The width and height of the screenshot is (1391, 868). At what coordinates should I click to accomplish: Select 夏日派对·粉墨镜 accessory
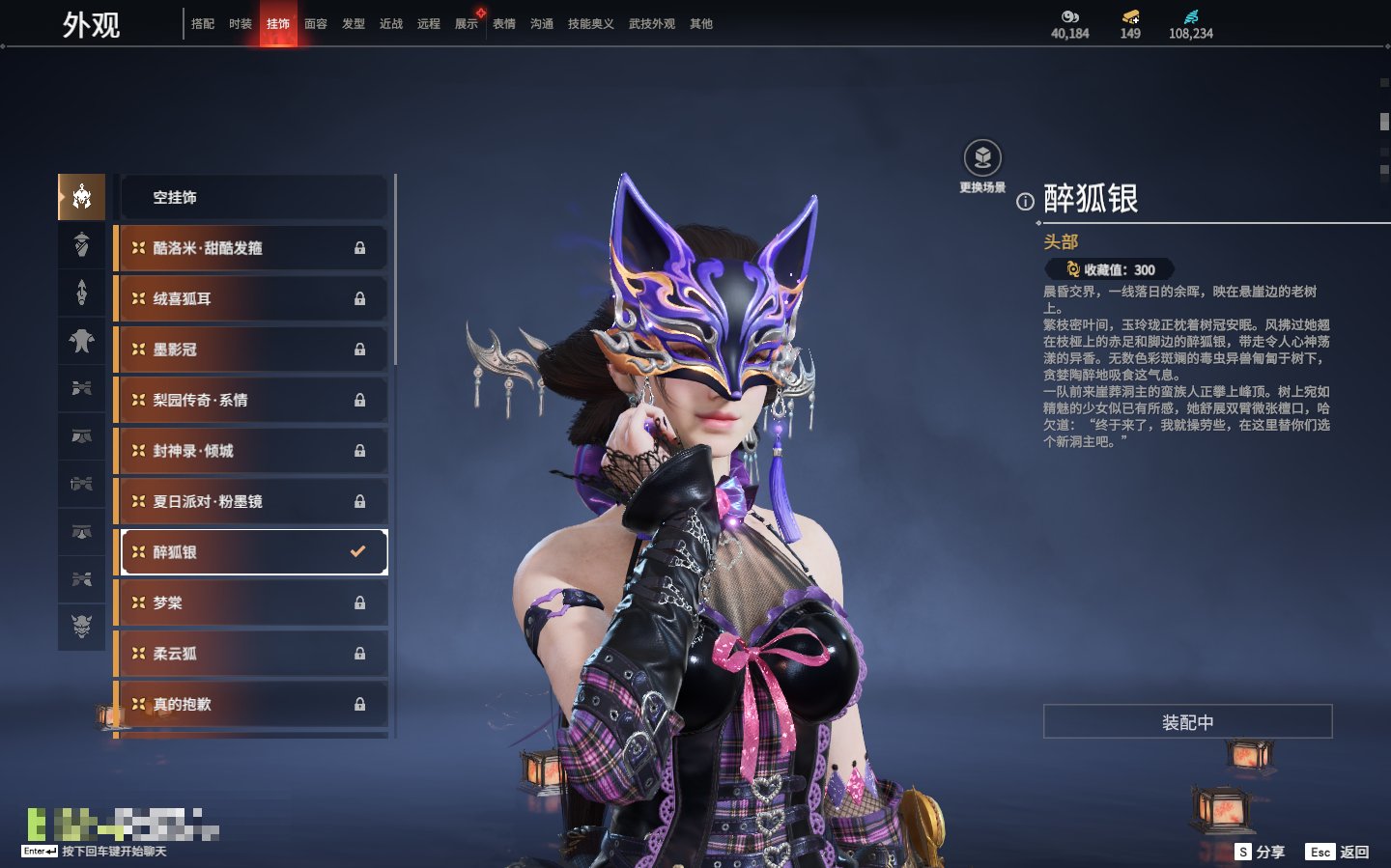tap(253, 502)
